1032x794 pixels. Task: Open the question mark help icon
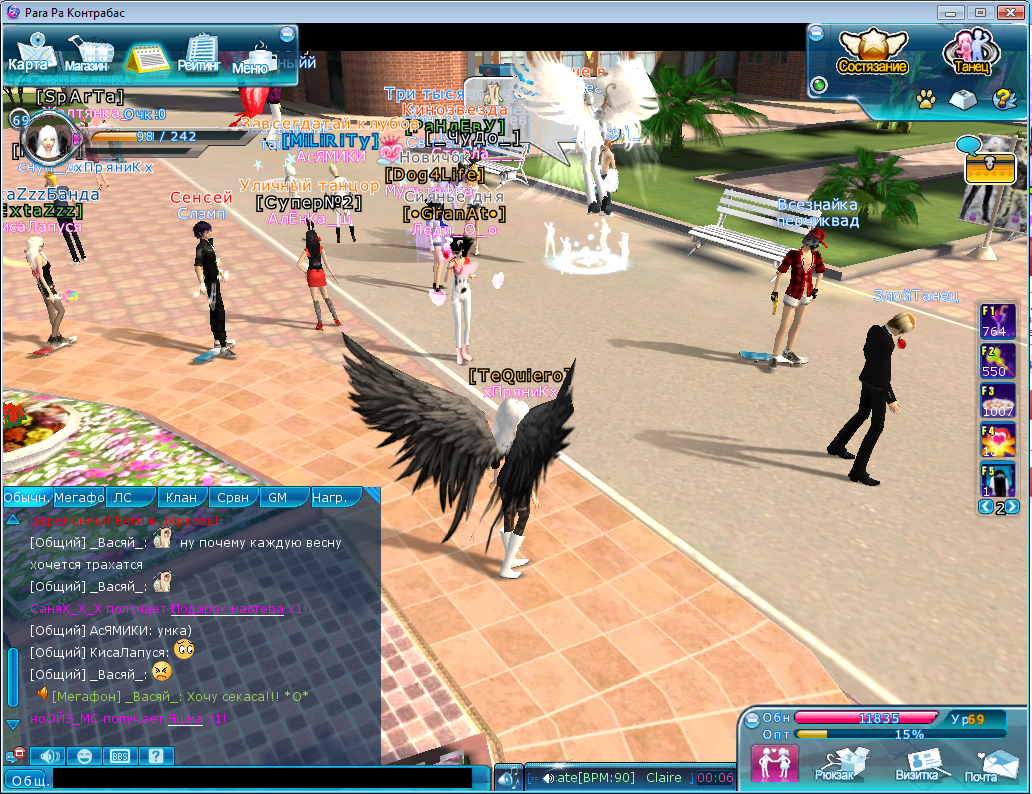(x=1002, y=99)
